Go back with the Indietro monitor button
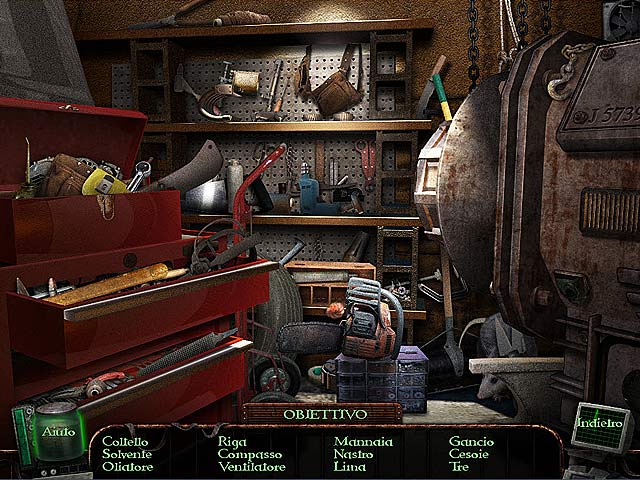 (x=600, y=424)
